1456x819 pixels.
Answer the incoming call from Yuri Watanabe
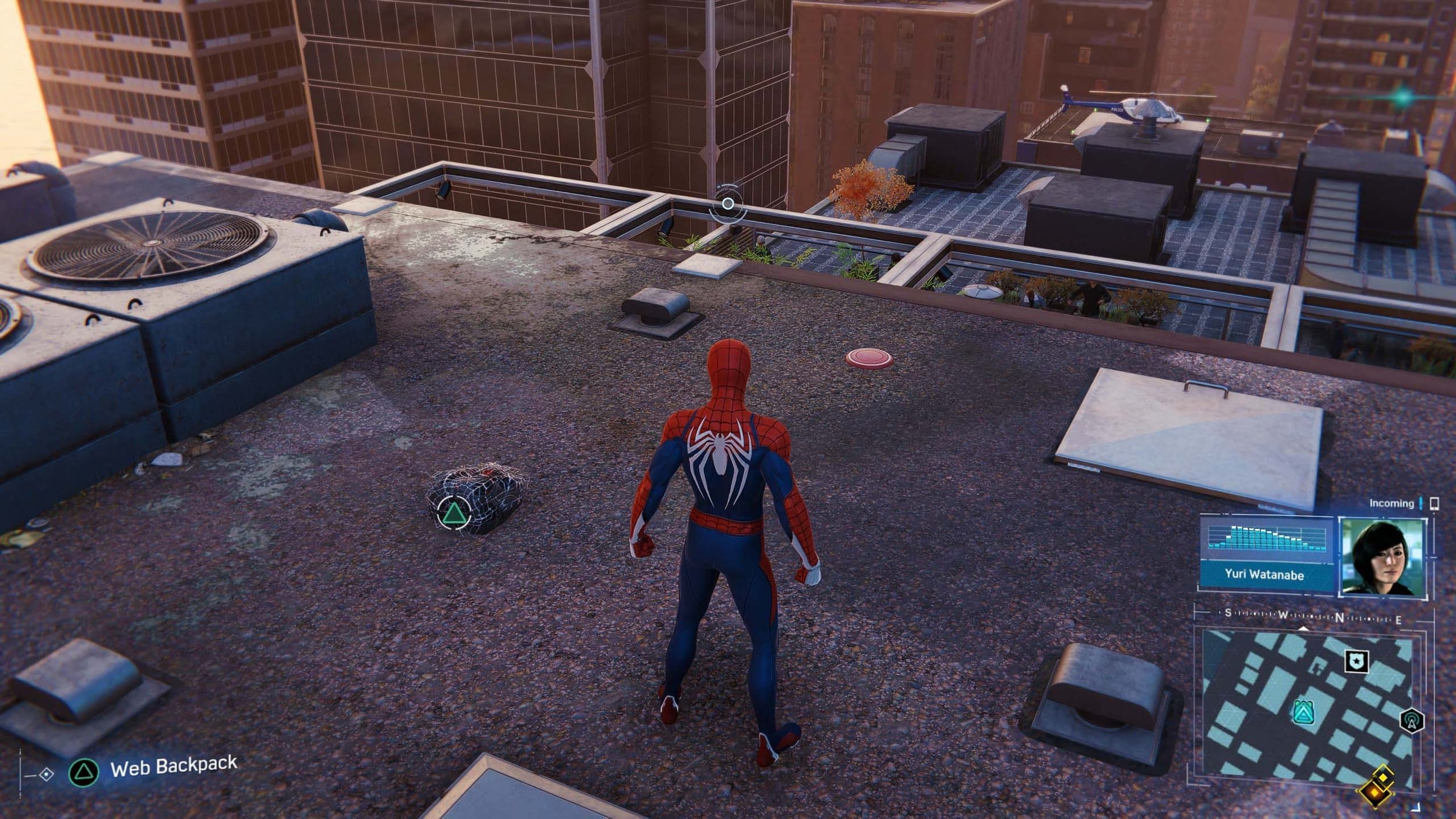coord(1384,557)
